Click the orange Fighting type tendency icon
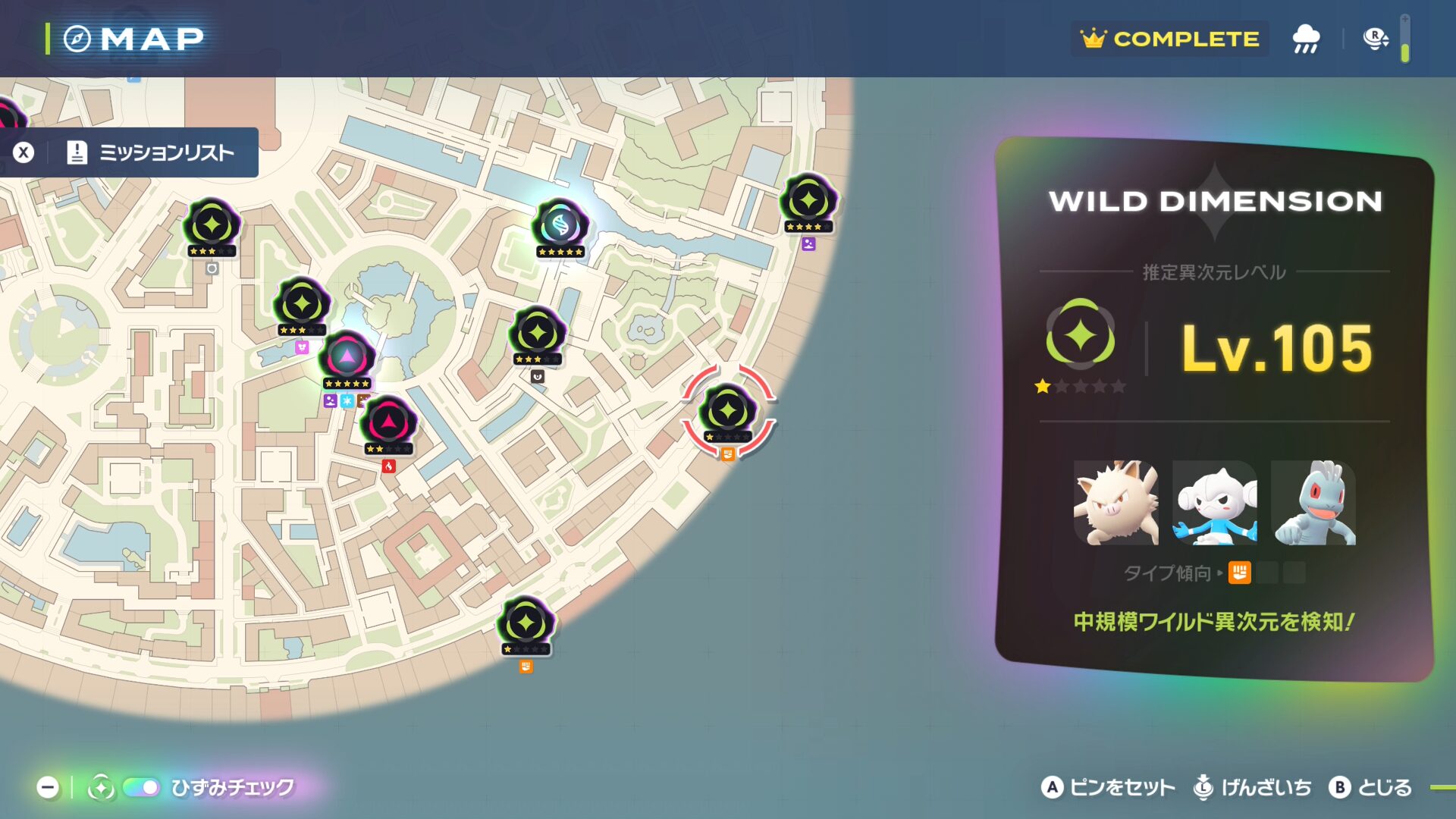 pyautogui.click(x=1239, y=573)
